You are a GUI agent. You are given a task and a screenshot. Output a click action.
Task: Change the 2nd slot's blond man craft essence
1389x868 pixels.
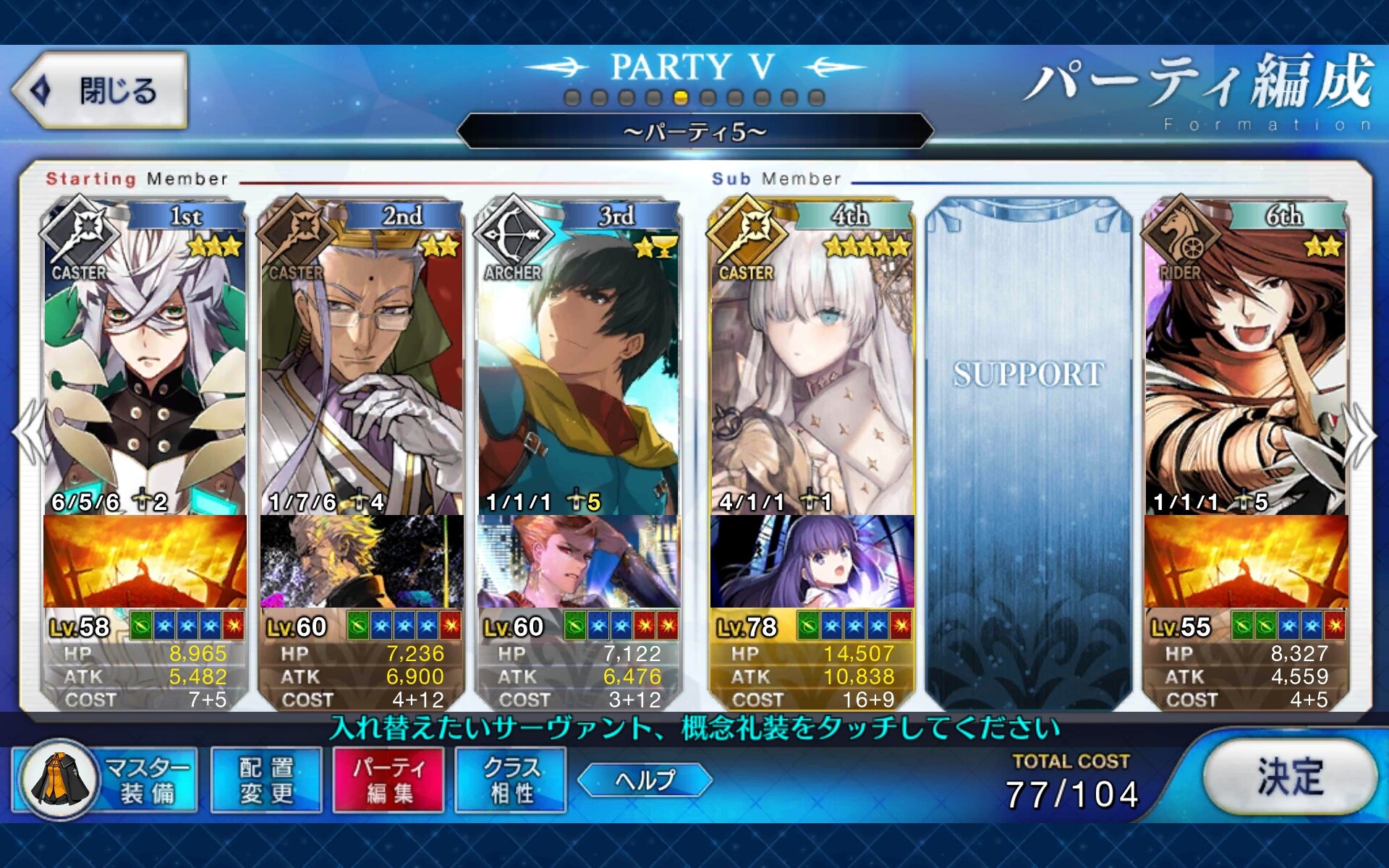(362, 562)
